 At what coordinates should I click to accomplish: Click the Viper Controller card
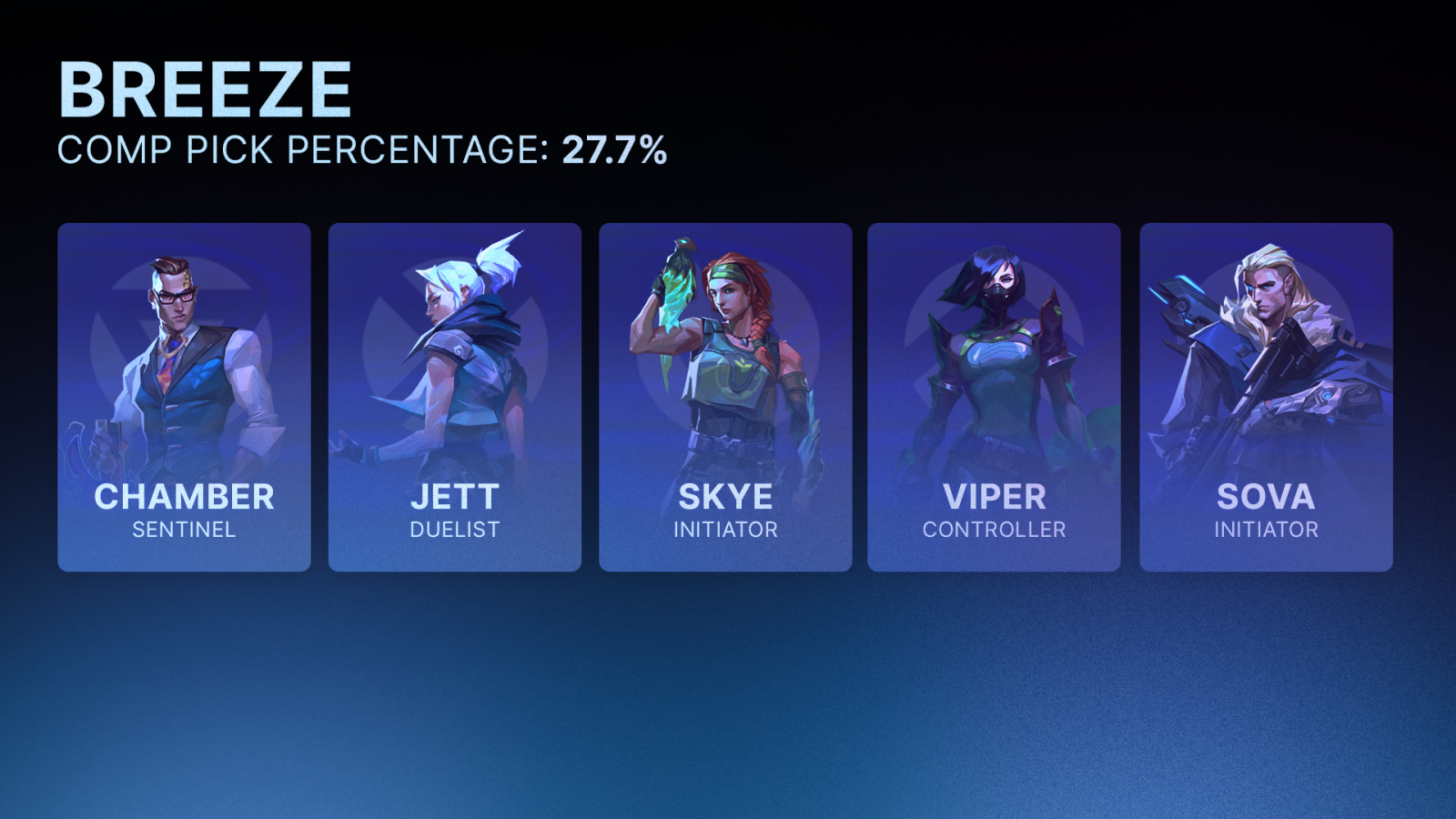[x=994, y=397]
